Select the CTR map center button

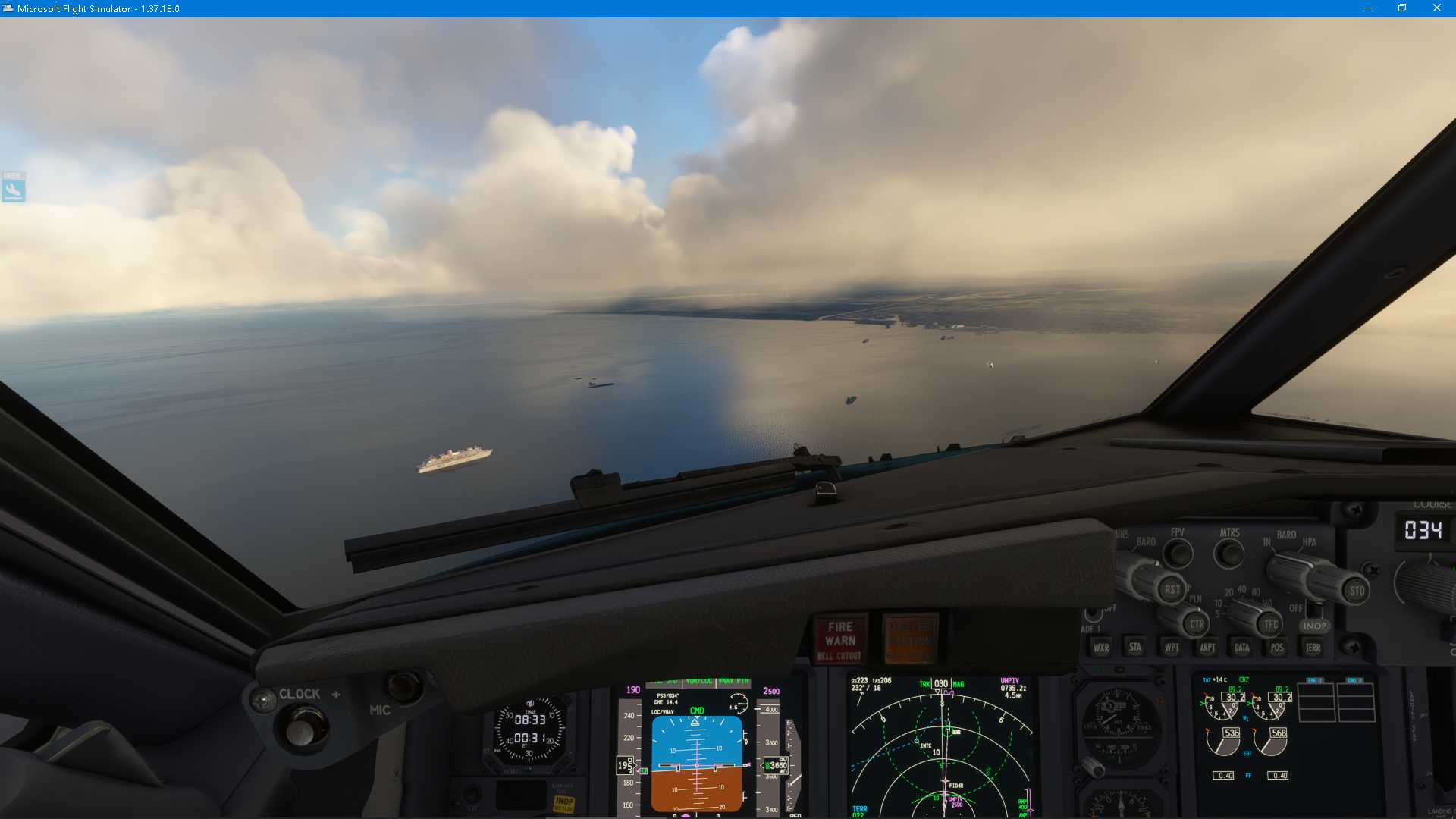1196,624
